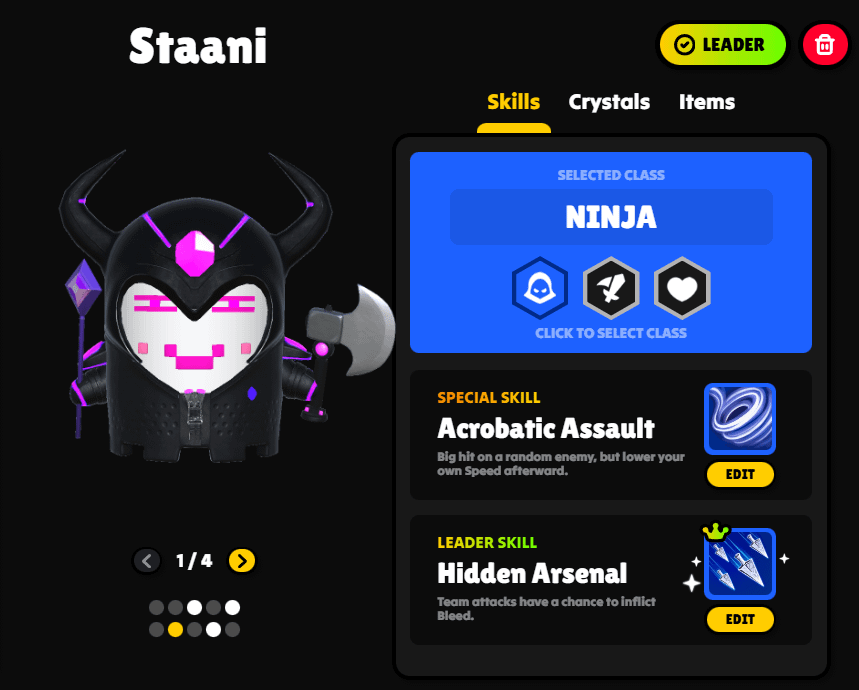
Task: Open the Crystals tab
Action: (609, 102)
